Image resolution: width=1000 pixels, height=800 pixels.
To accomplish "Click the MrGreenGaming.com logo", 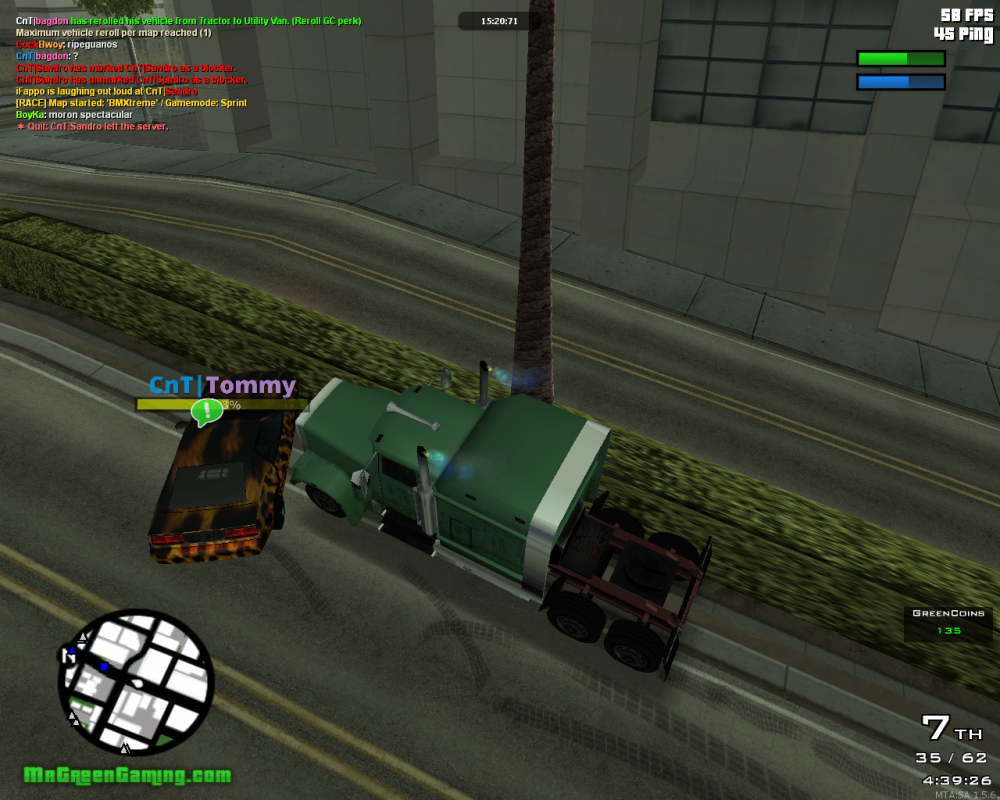I will click(127, 775).
